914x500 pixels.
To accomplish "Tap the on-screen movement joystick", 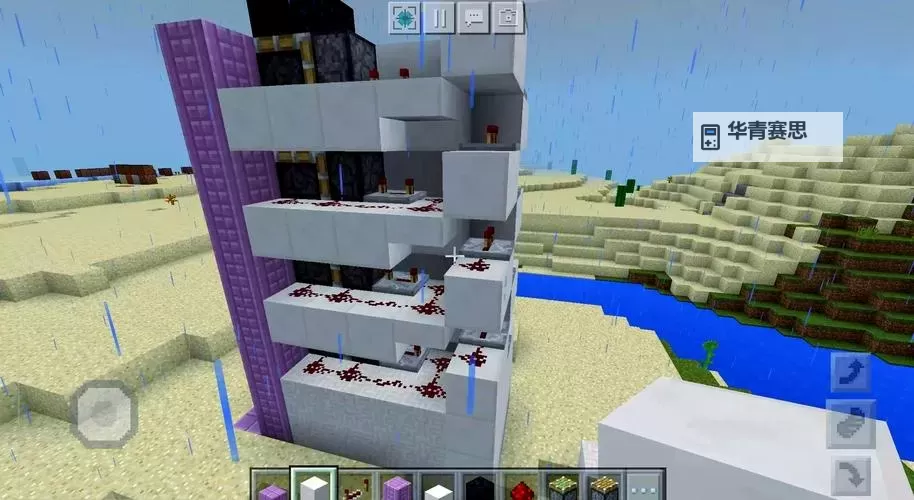I will [103, 412].
